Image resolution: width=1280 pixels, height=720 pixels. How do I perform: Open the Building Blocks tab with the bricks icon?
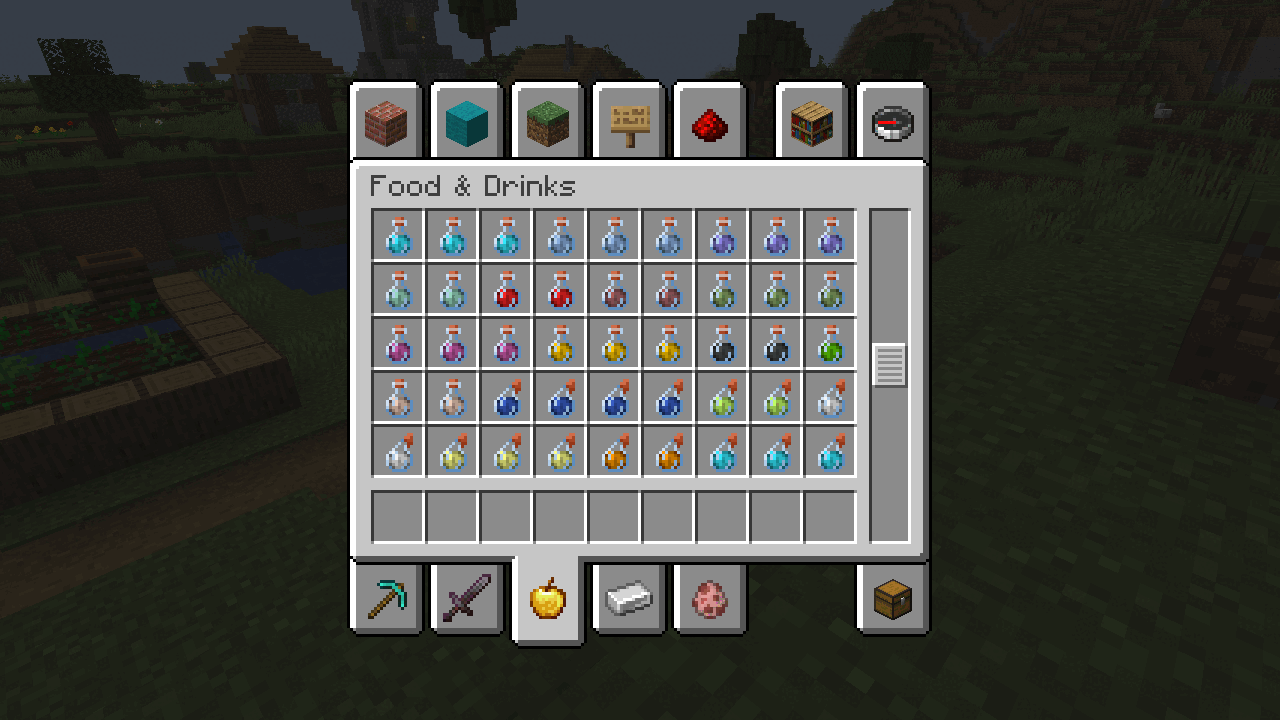coord(386,122)
